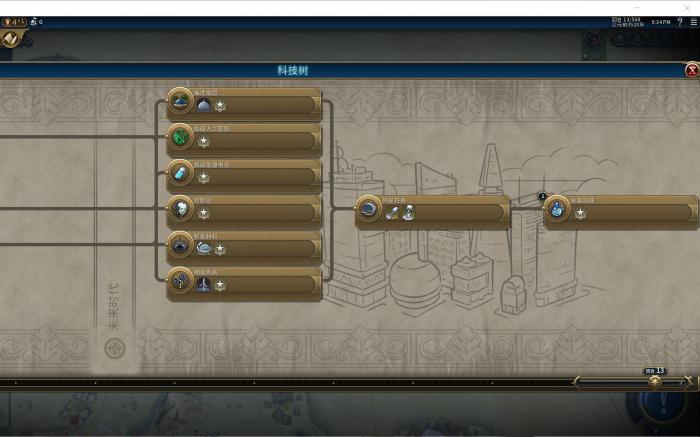The height and width of the screenshot is (437, 700).
Task: Research the 未来科技 Future Tech node
Action: tap(620, 211)
